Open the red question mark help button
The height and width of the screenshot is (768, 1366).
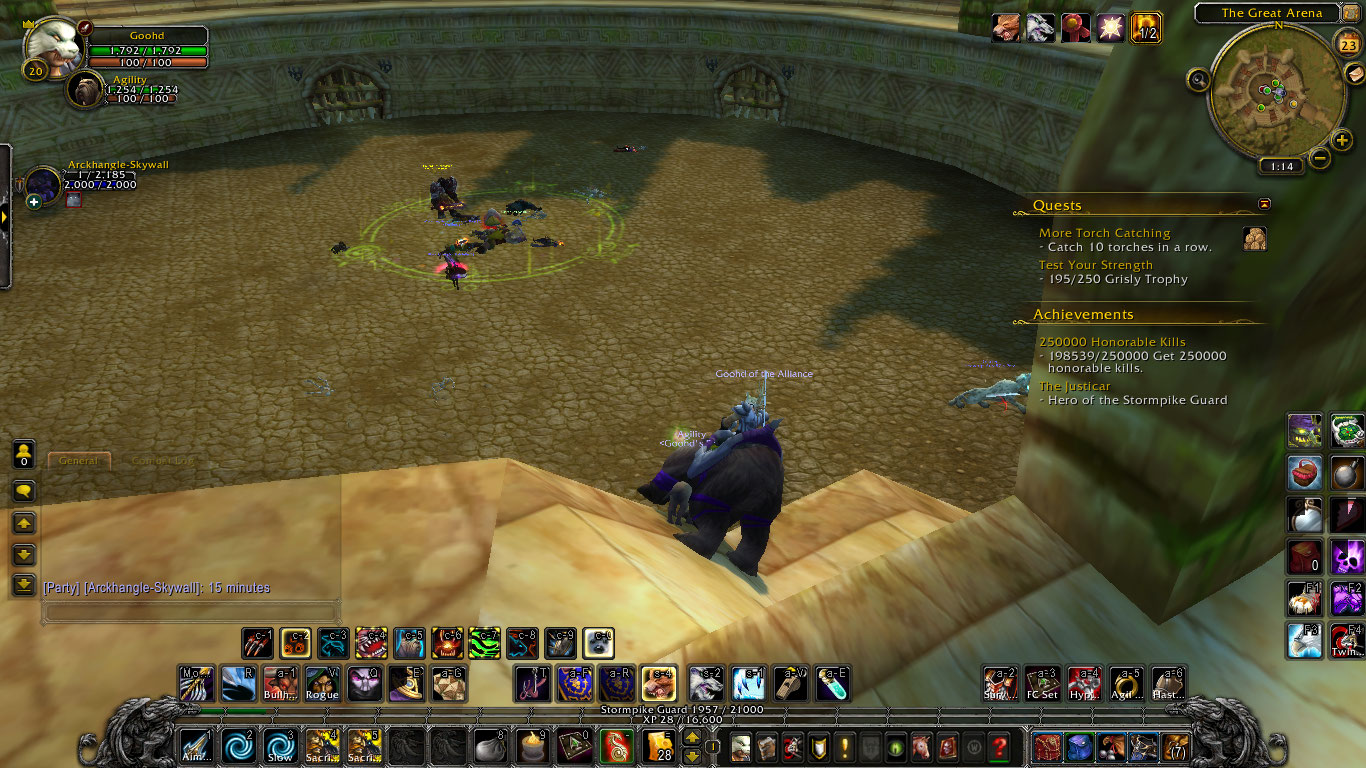point(998,747)
